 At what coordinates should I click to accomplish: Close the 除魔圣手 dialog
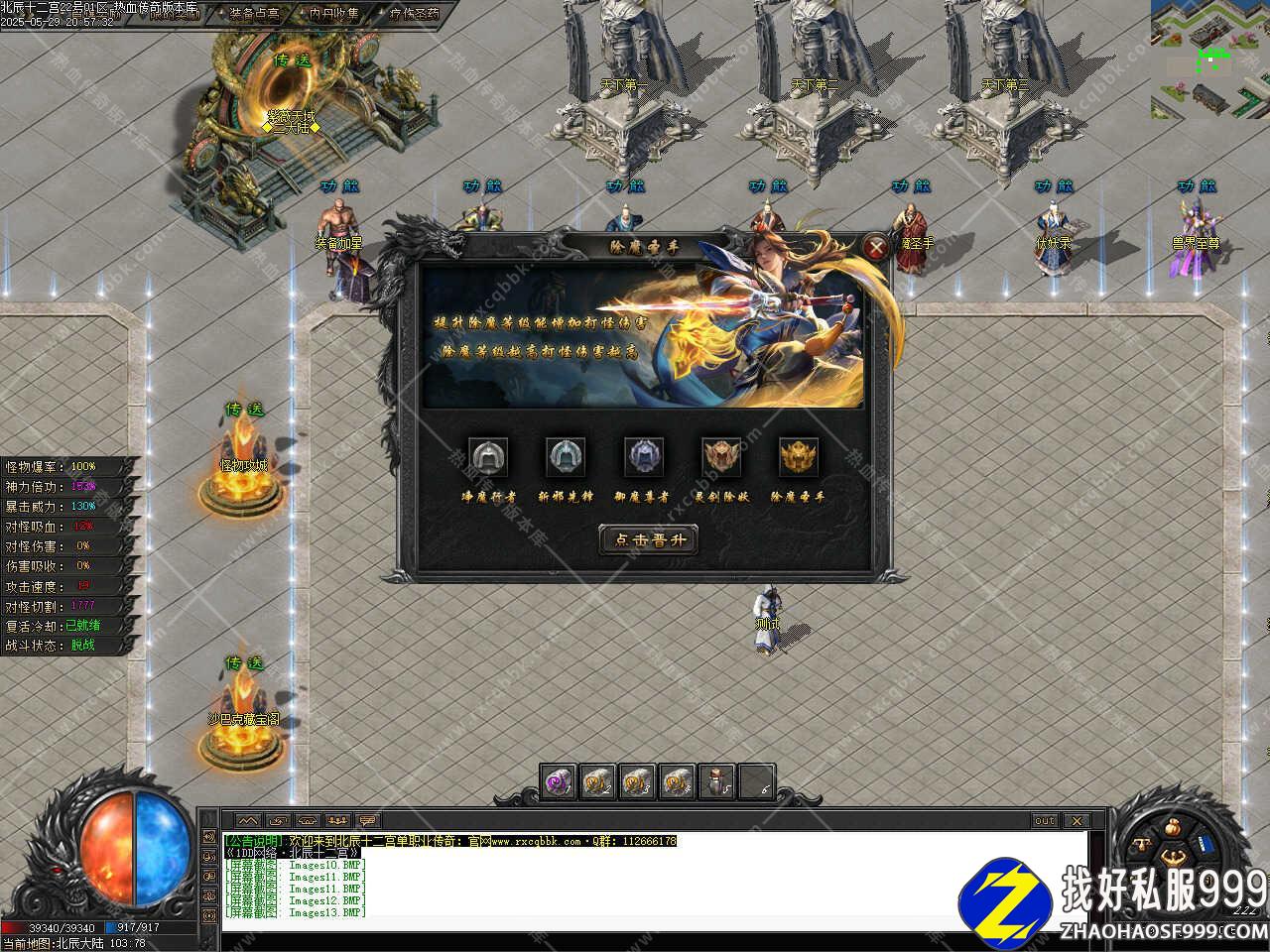click(x=875, y=248)
